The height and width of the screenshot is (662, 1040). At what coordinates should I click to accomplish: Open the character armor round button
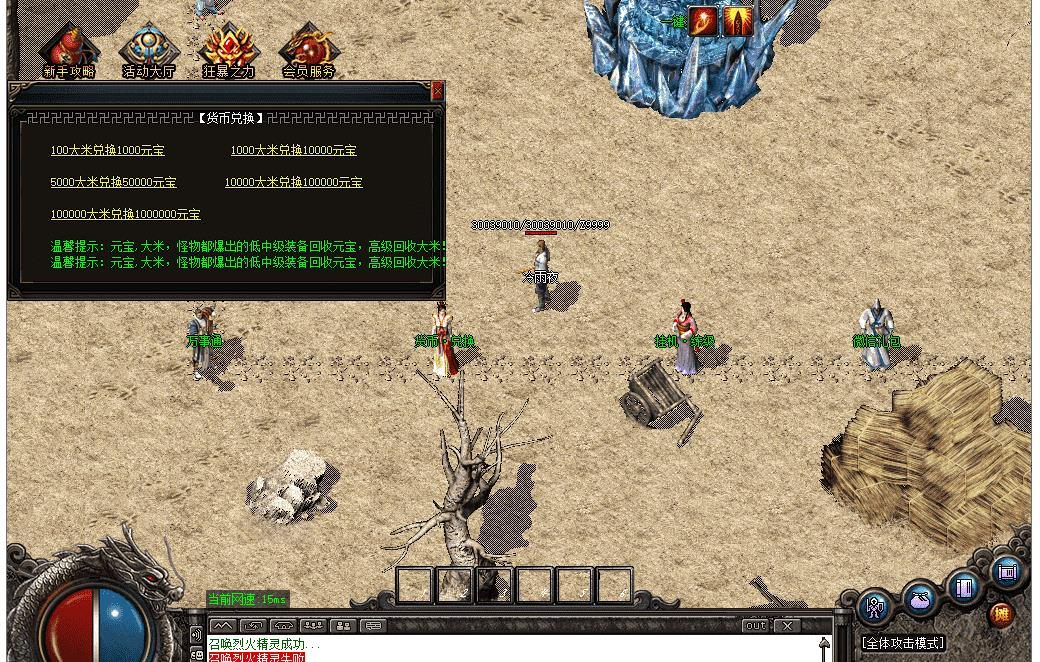[x=875, y=606]
